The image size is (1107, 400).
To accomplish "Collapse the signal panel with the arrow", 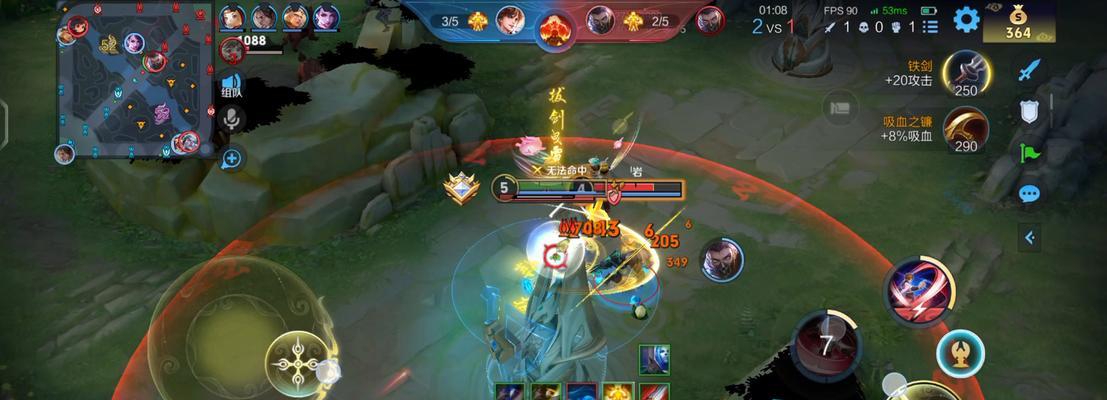I will (1030, 237).
